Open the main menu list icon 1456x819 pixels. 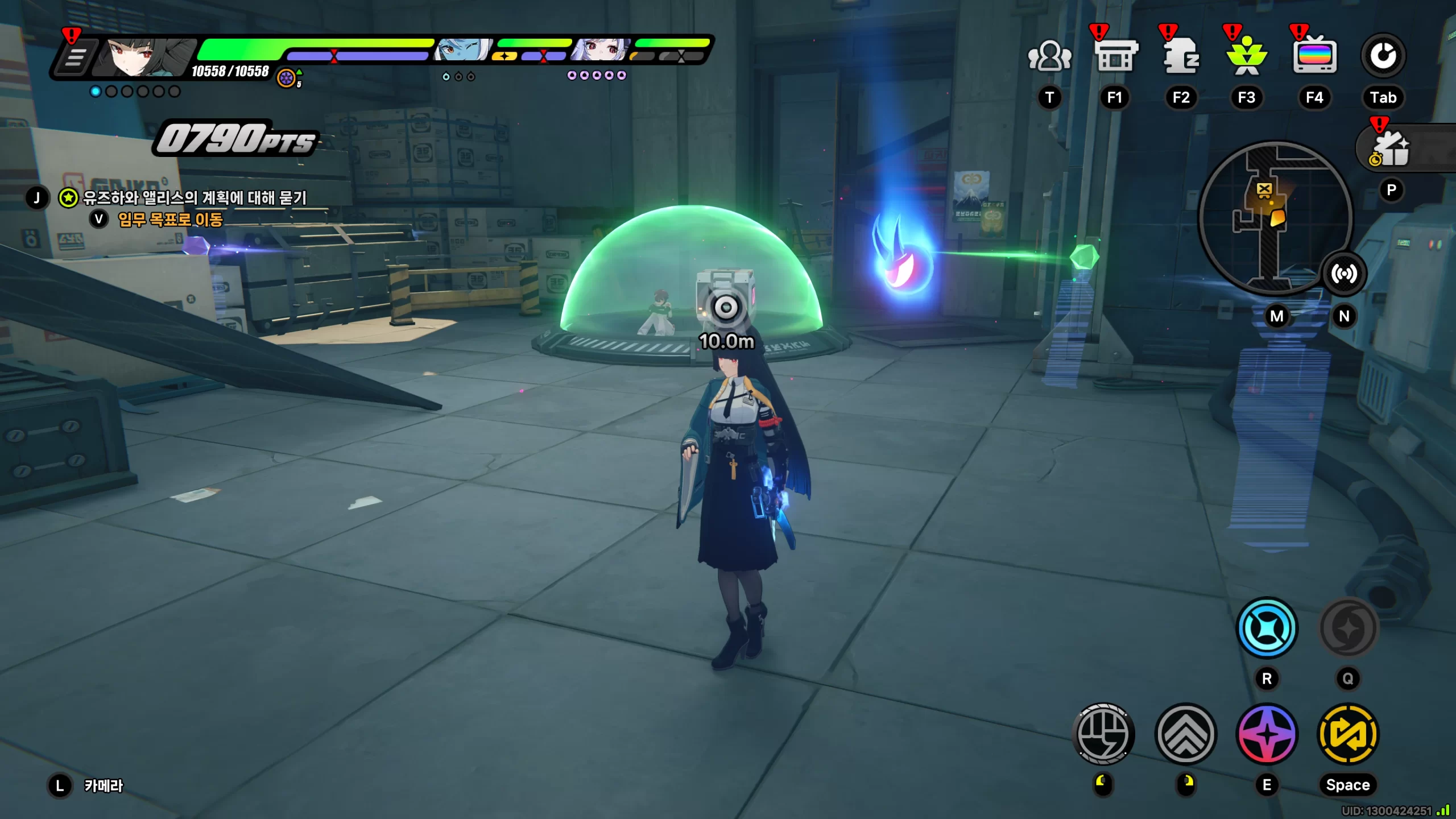(x=74, y=57)
